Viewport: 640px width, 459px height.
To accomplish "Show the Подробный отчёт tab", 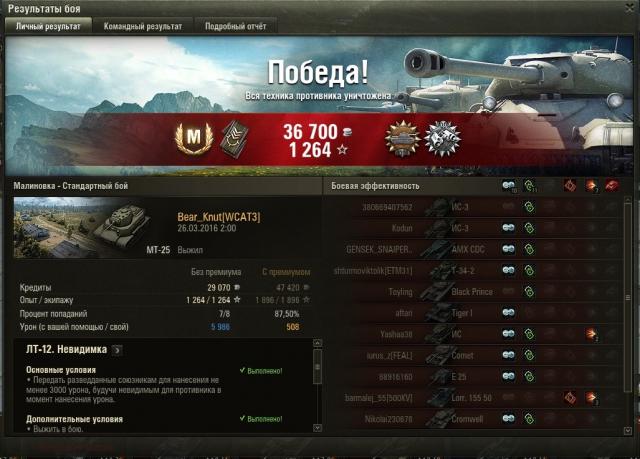I will (235, 26).
